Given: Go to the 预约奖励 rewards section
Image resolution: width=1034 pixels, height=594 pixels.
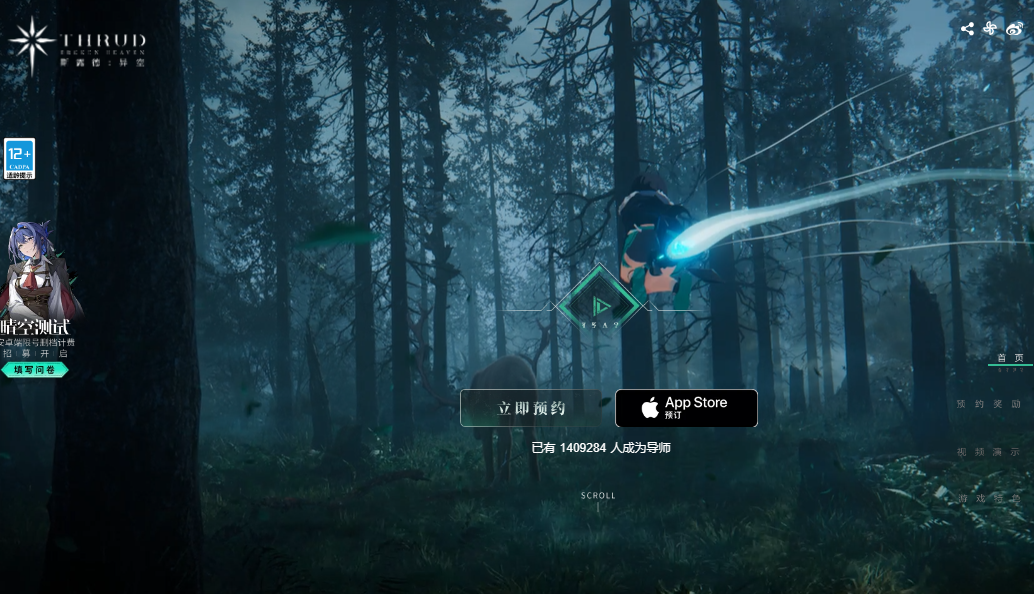Looking at the screenshot, I should tap(989, 404).
